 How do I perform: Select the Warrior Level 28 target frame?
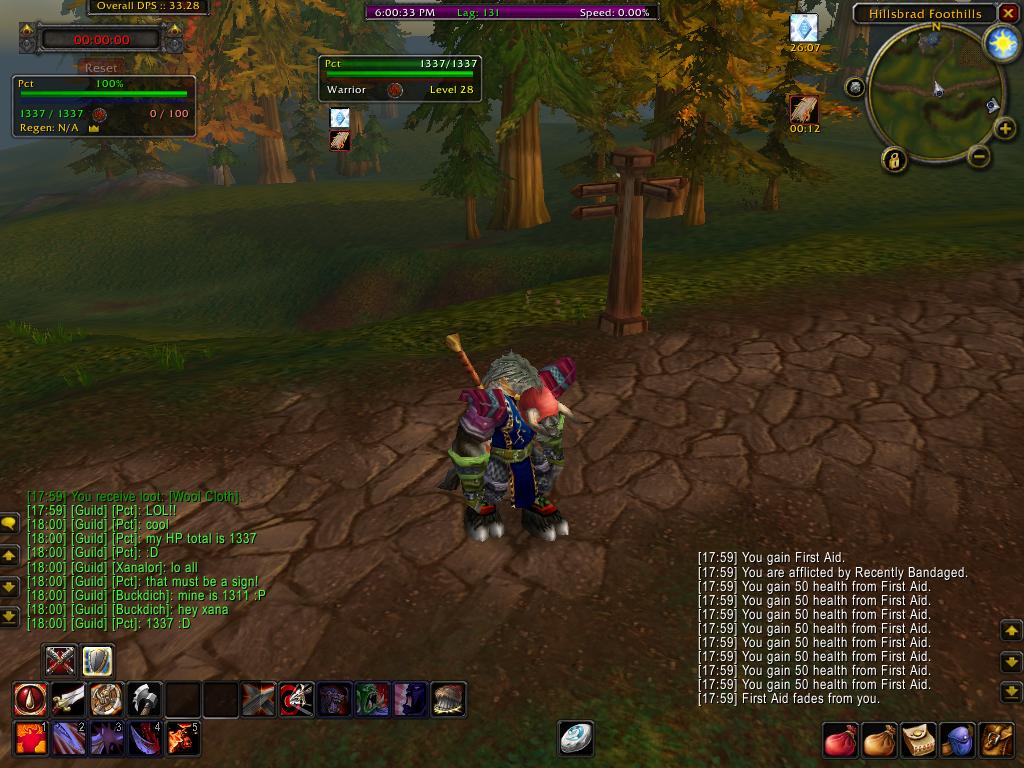400,78
